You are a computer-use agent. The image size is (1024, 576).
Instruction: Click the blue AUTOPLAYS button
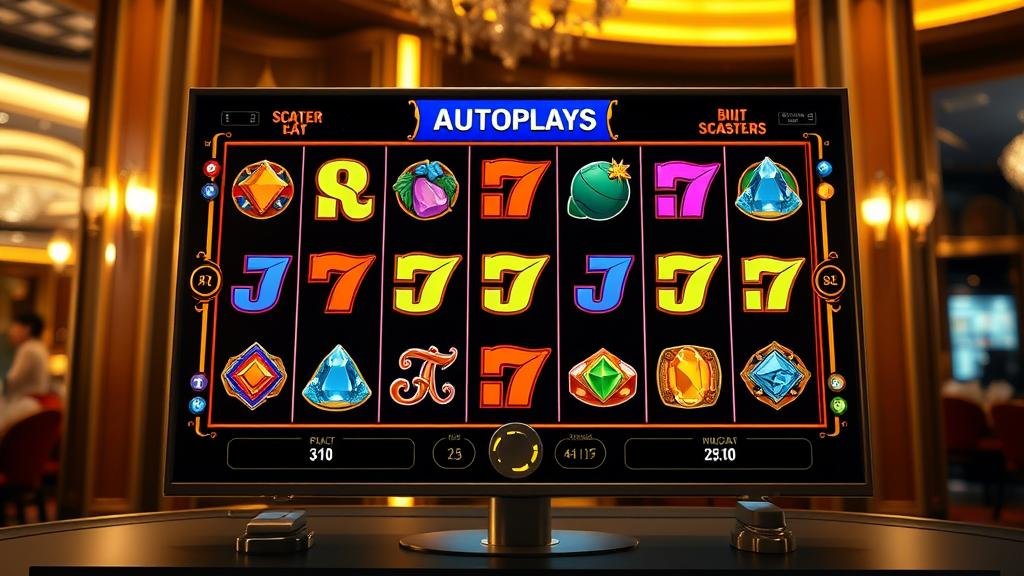(514, 120)
